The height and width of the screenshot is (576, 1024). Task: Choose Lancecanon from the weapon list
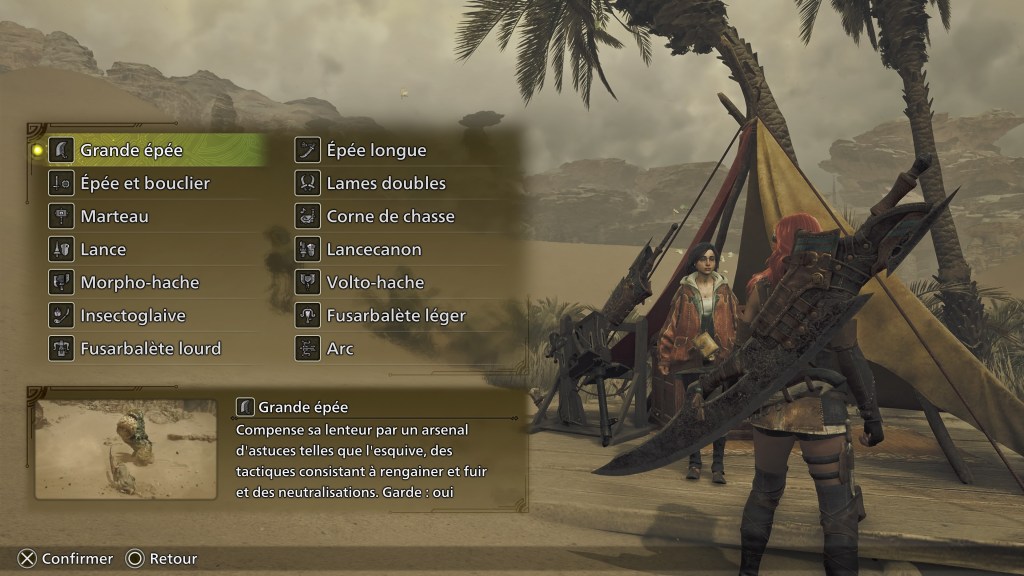pos(374,249)
